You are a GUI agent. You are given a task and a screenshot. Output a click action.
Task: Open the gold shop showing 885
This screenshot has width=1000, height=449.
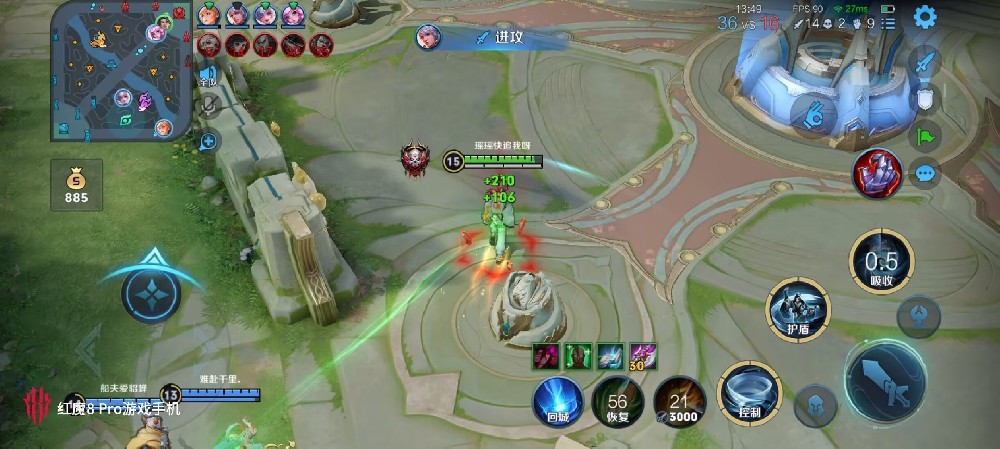[77, 186]
